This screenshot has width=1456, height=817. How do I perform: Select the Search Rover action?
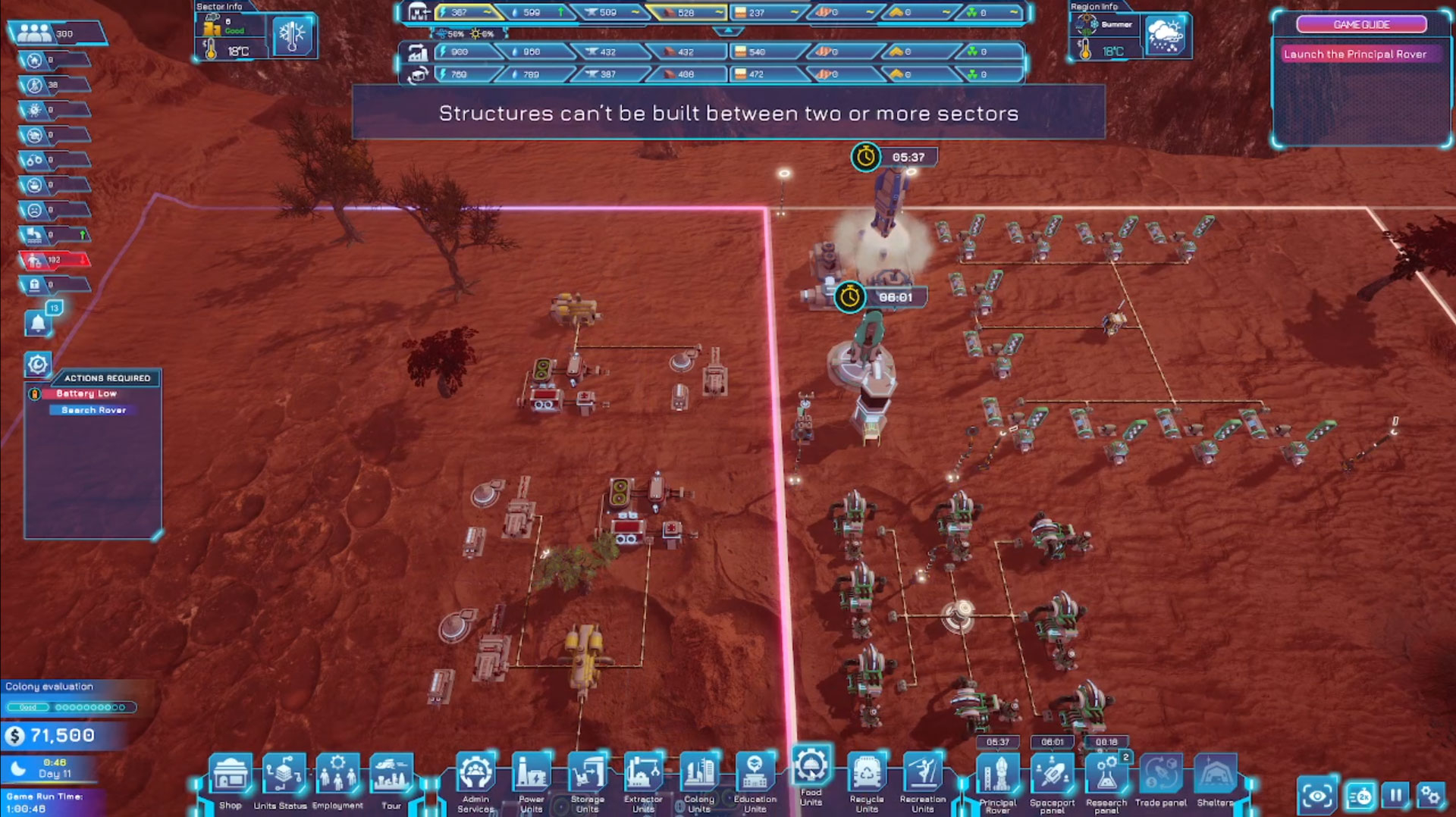click(93, 410)
